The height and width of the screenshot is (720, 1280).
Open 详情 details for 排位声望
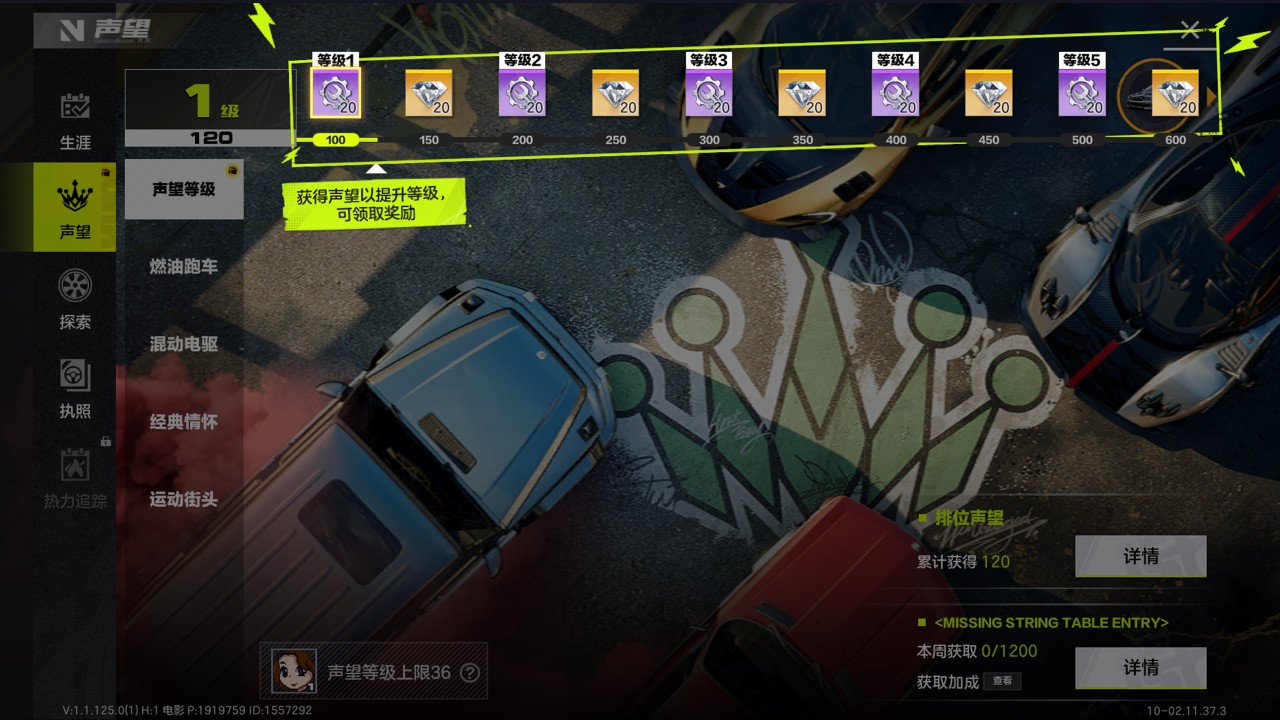[x=1140, y=556]
